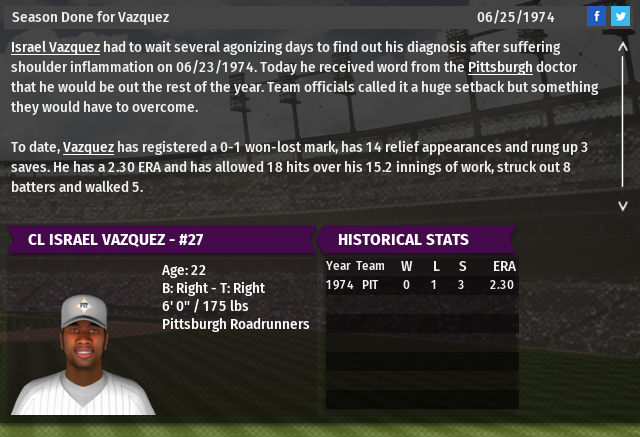This screenshot has height=437, width=640.
Task: Click the article's scroll up arrow
Action: click(x=621, y=45)
